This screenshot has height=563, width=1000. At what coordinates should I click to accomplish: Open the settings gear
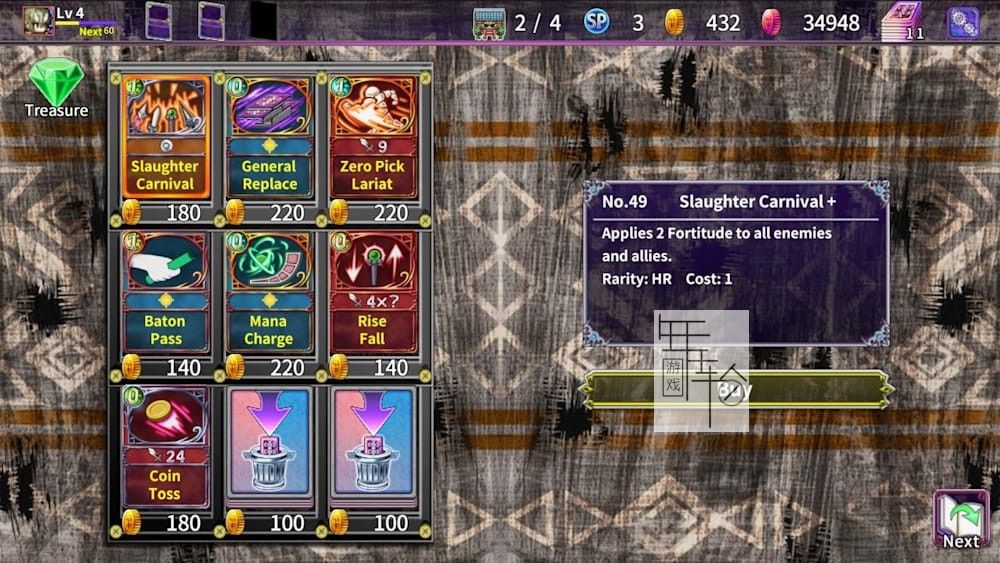pyautogui.click(x=963, y=22)
